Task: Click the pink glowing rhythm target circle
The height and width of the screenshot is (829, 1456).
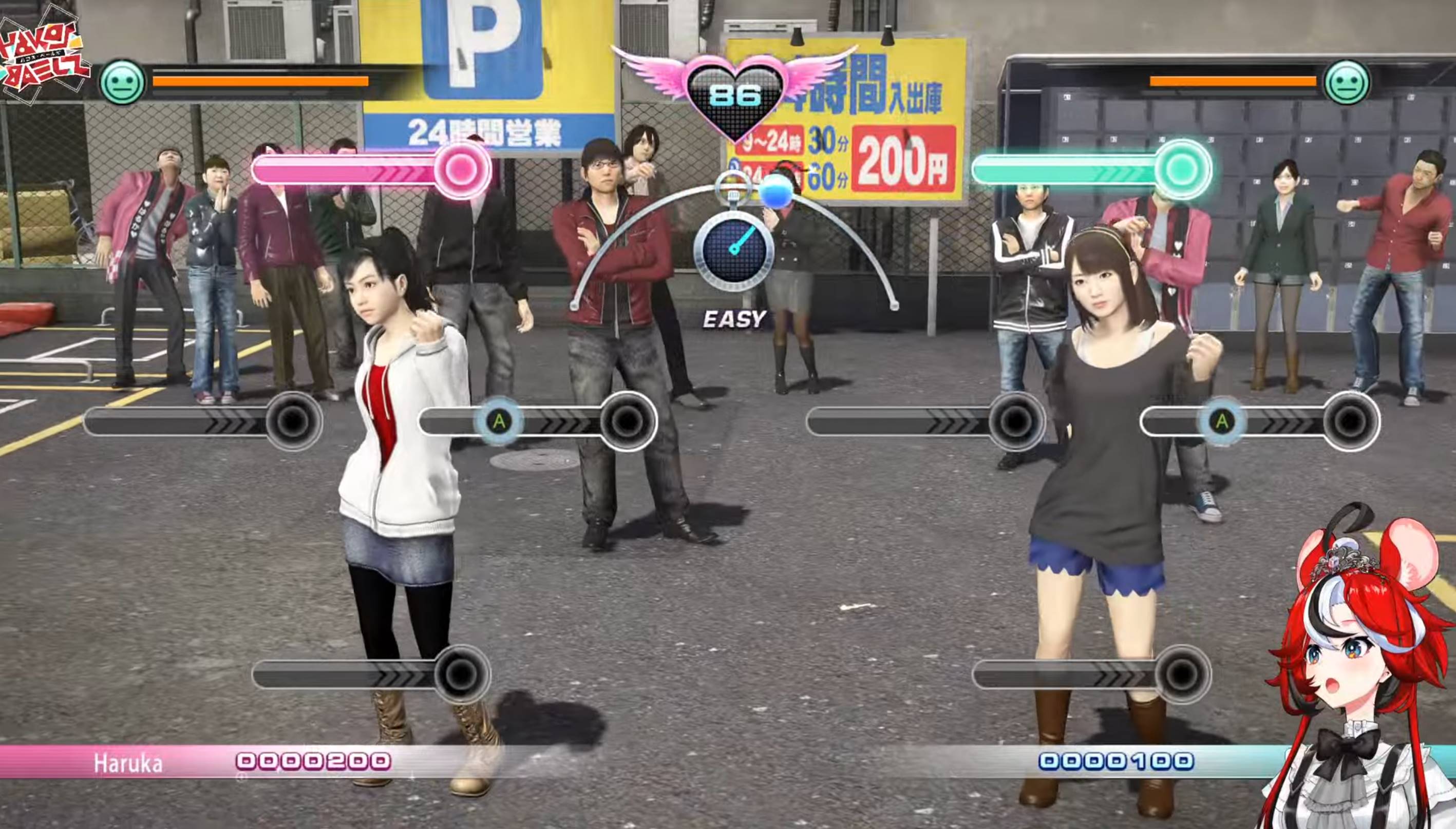Action: pos(461,168)
